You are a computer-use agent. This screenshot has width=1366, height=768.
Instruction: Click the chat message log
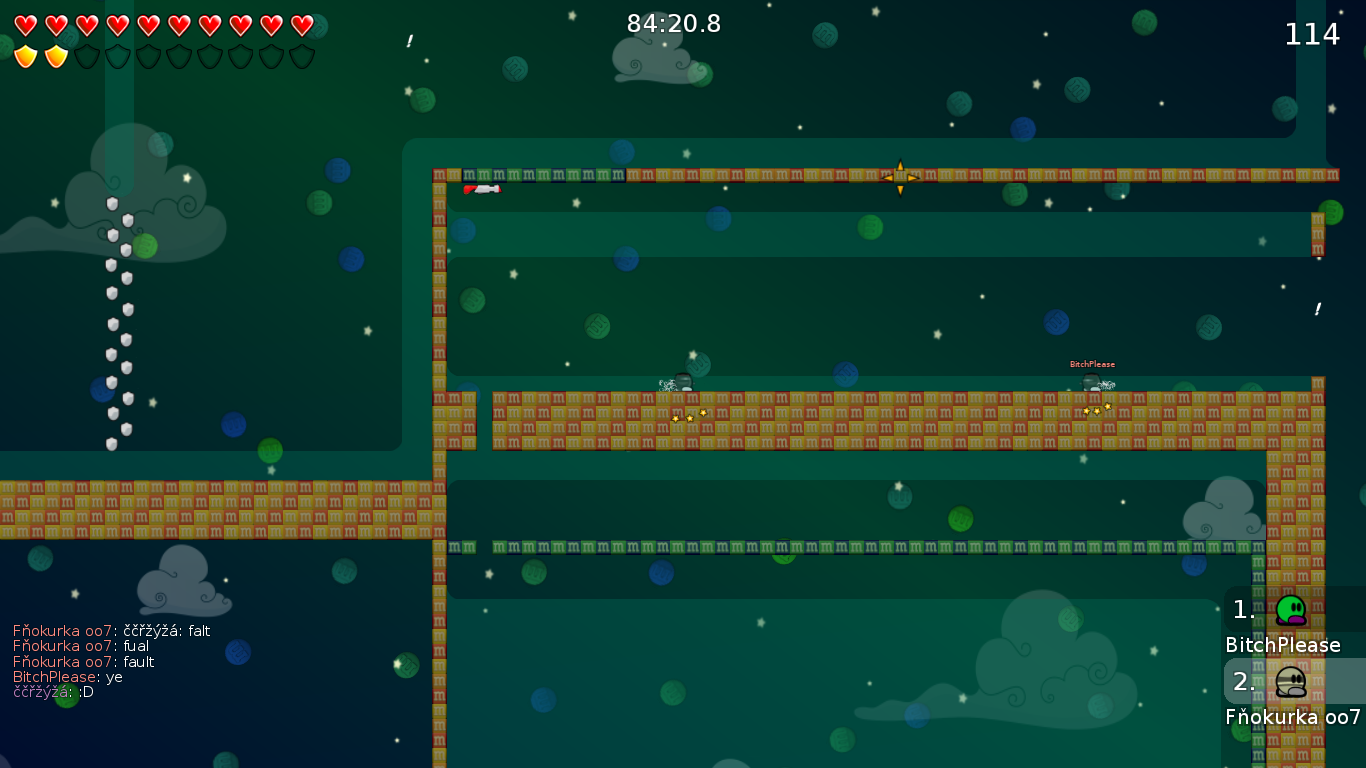click(111, 661)
